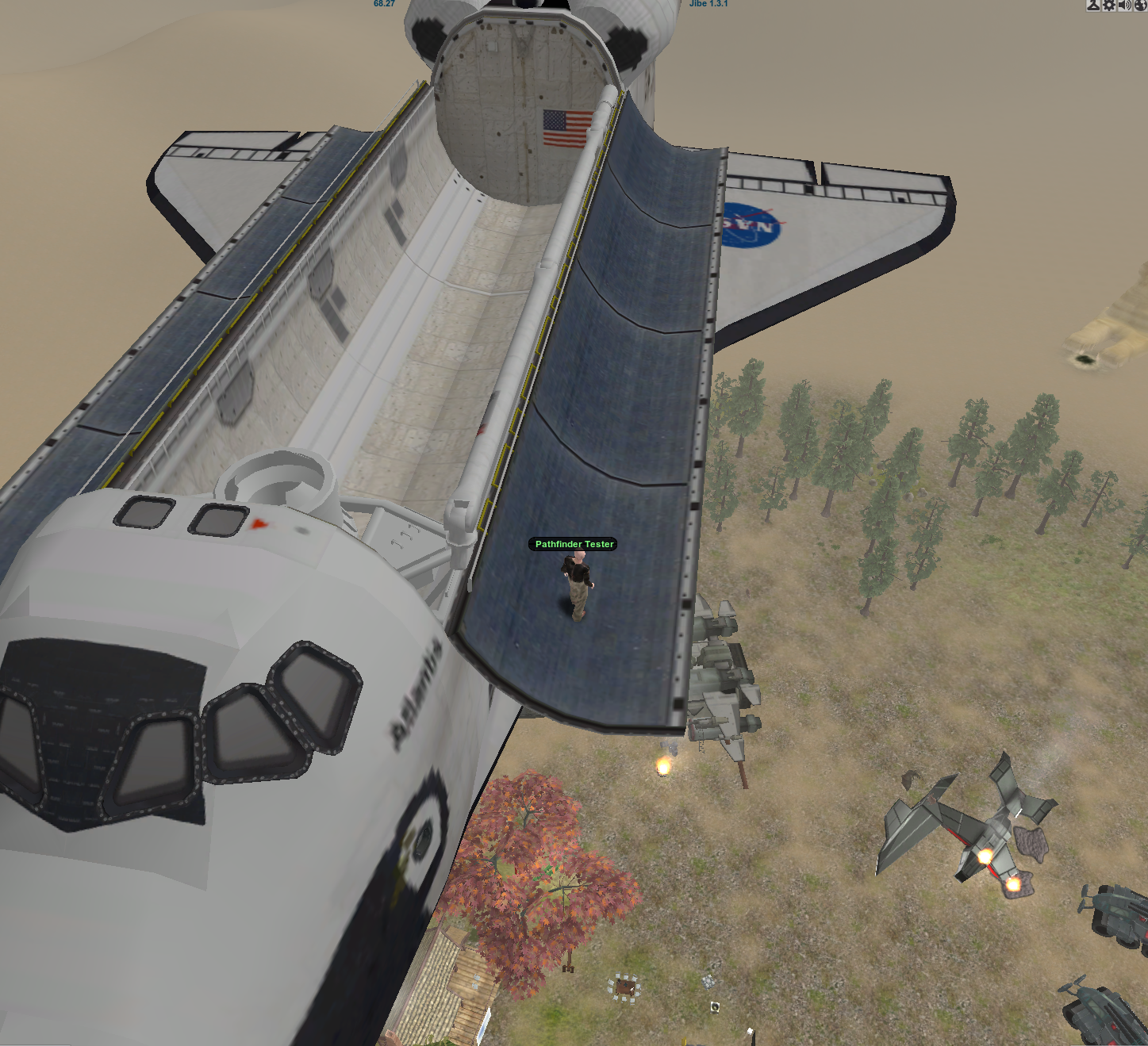Open the gear settings icon

point(1109,5)
